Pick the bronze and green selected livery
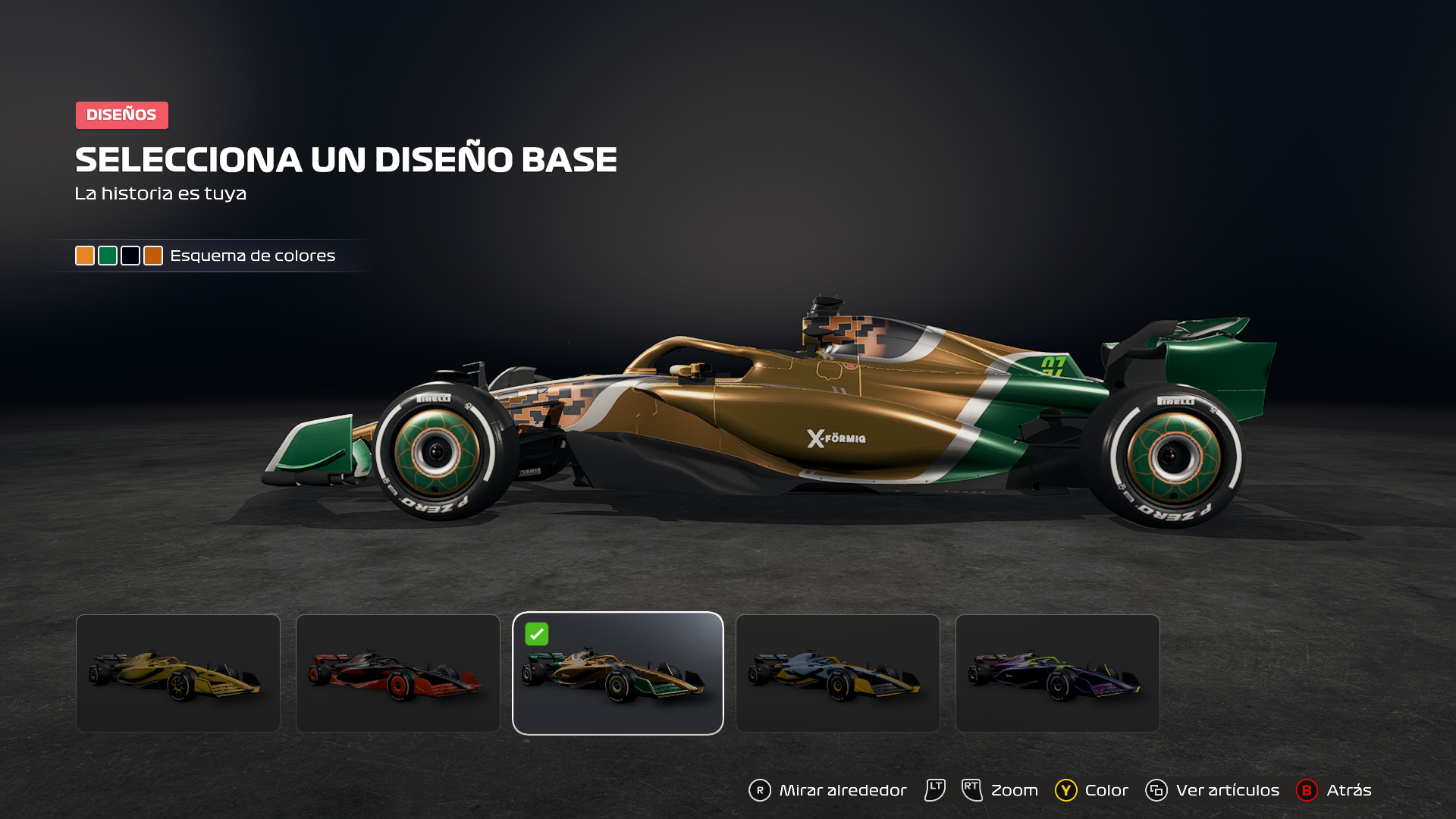 618,673
